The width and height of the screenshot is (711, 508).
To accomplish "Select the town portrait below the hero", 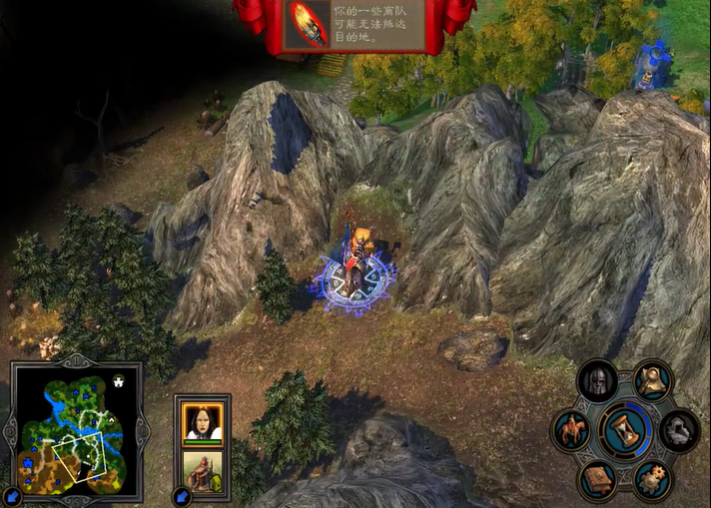I will [203, 470].
